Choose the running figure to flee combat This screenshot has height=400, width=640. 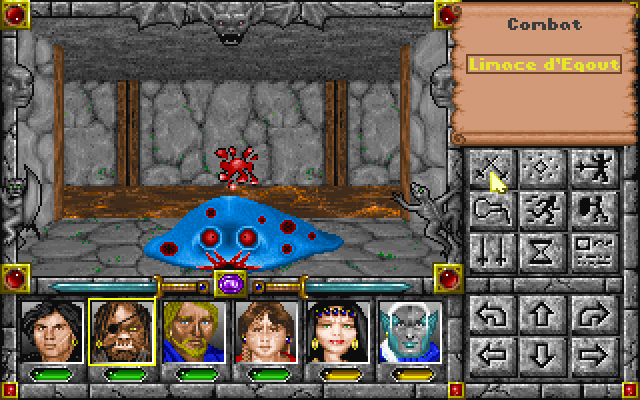click(x=541, y=208)
